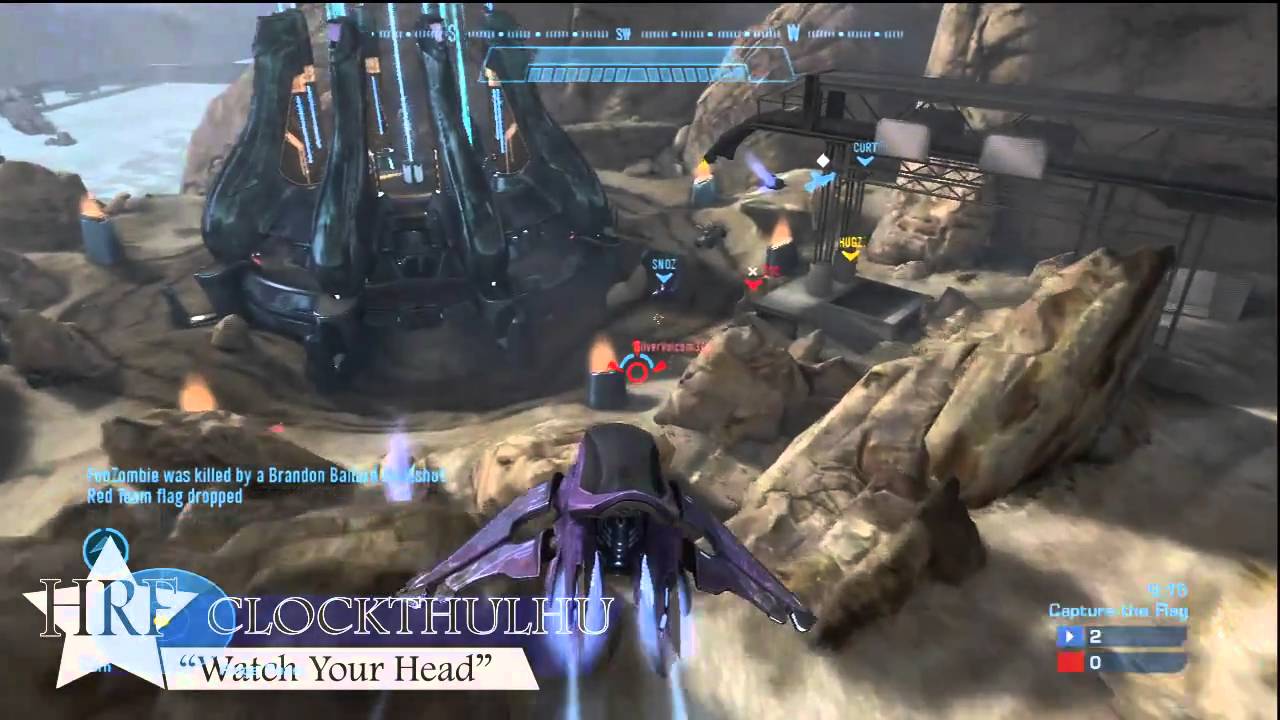
Task: Select the CURT teammate waypoint
Action: tap(865, 152)
